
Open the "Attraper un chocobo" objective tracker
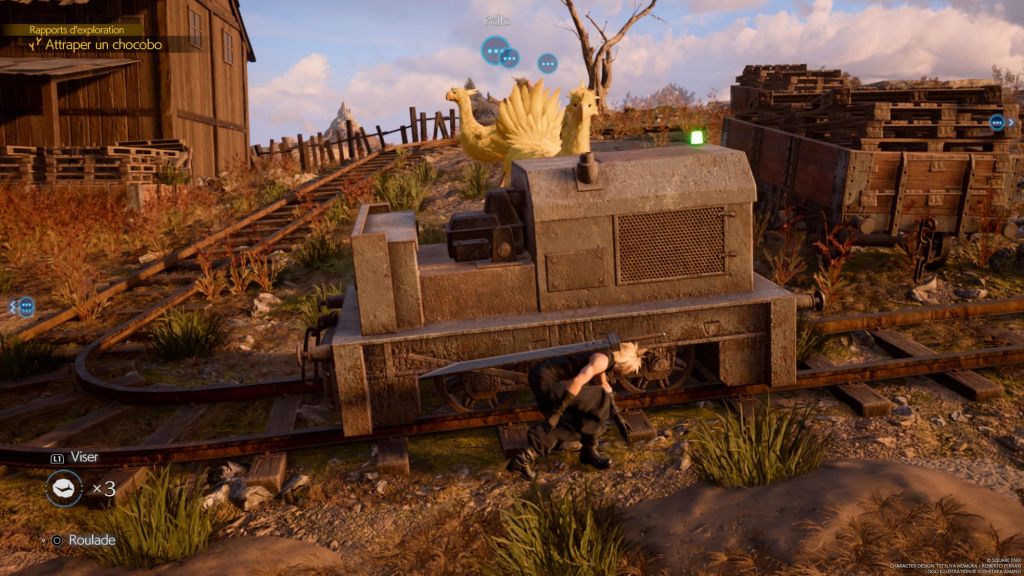tap(102, 45)
